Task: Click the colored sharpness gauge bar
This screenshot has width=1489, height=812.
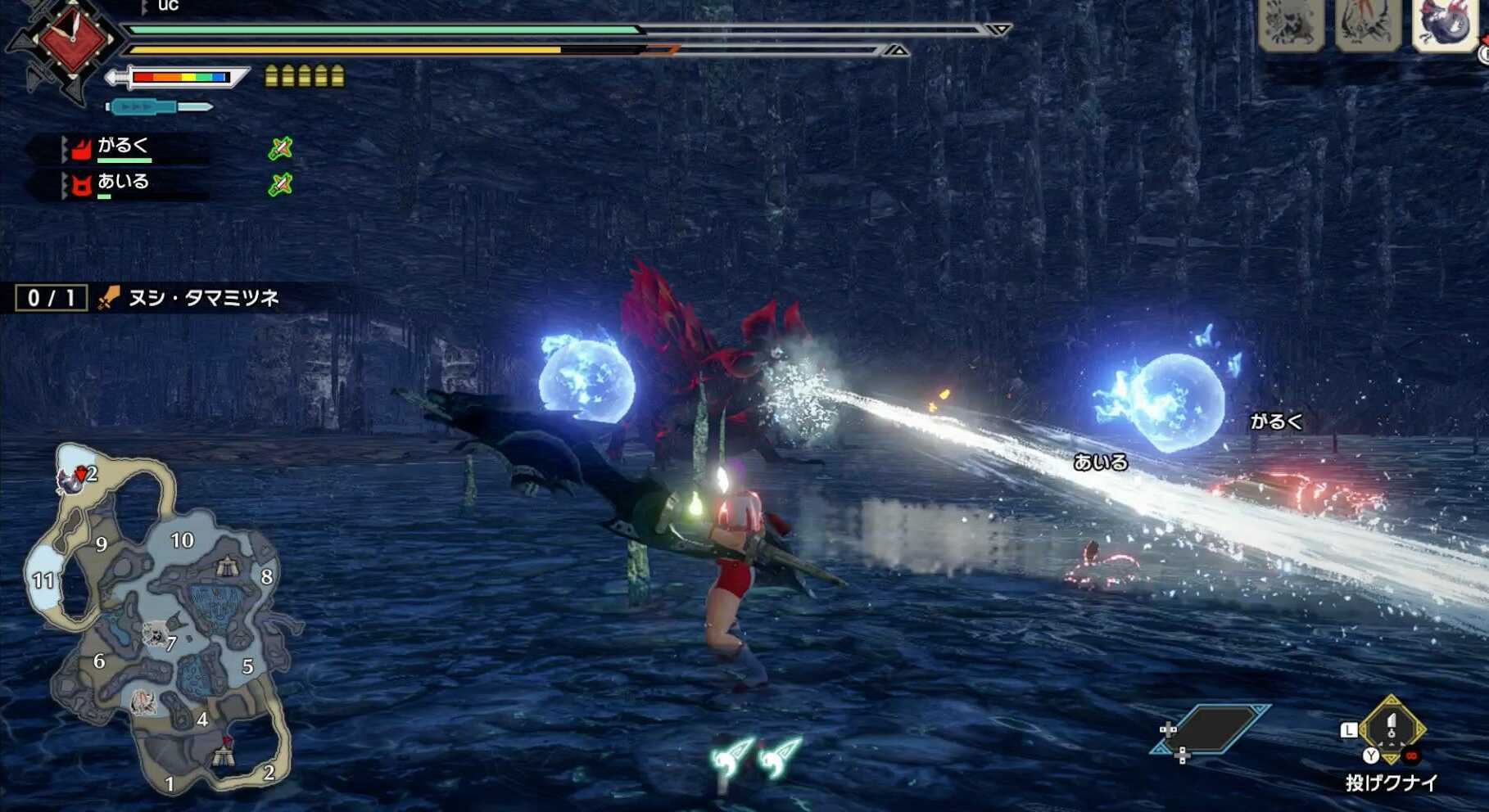Action: coord(182,78)
